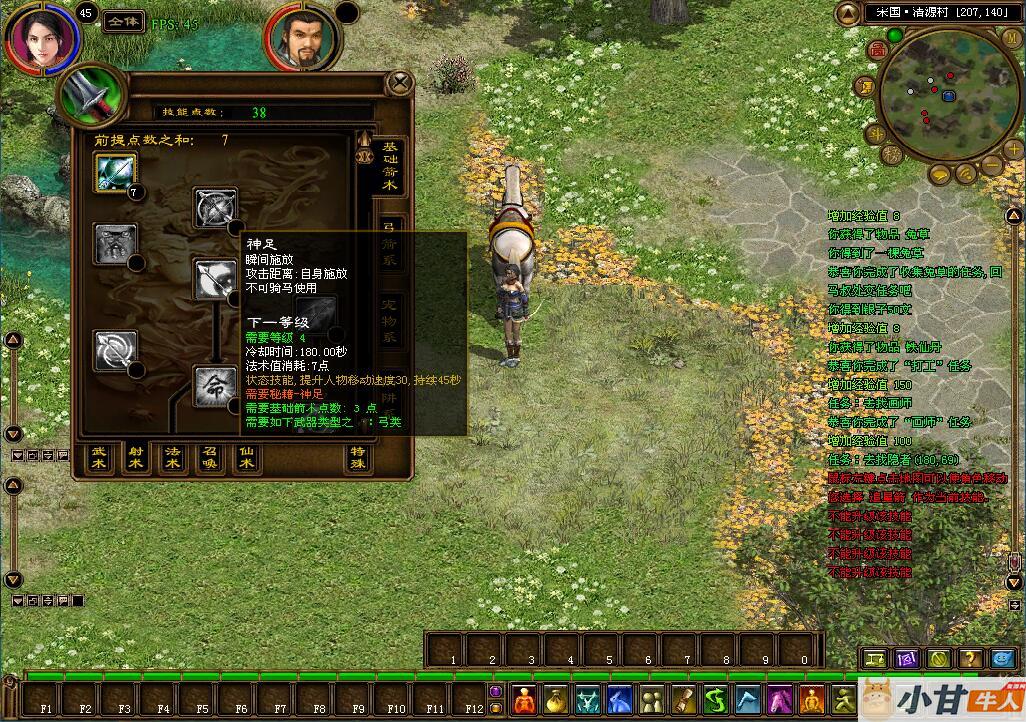Choose the 召唤 skill tab
1026x722 pixels.
(209, 458)
